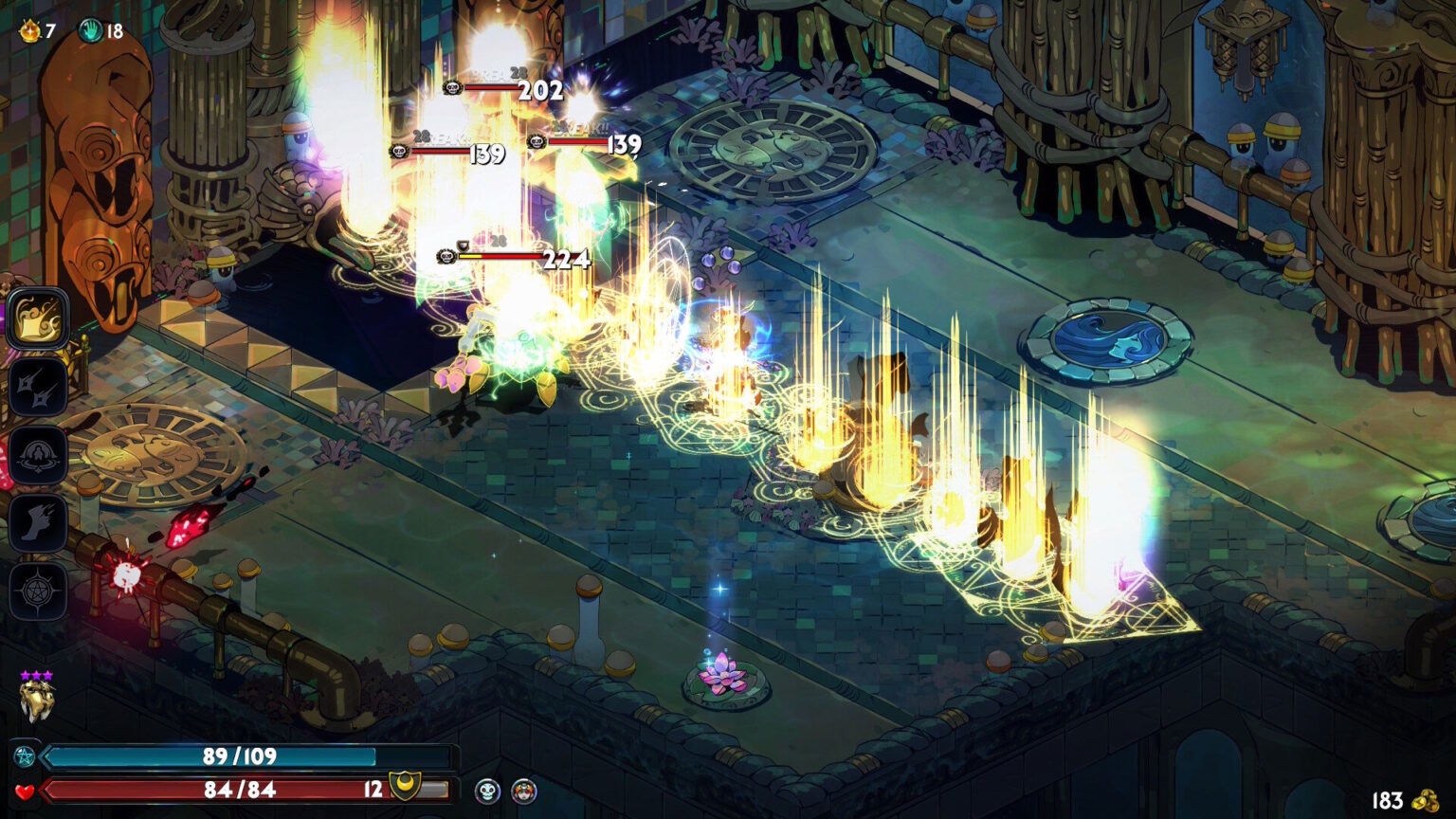1456x819 pixels.
Task: Select the character portrait keepsake icon
Action: [x=524, y=792]
